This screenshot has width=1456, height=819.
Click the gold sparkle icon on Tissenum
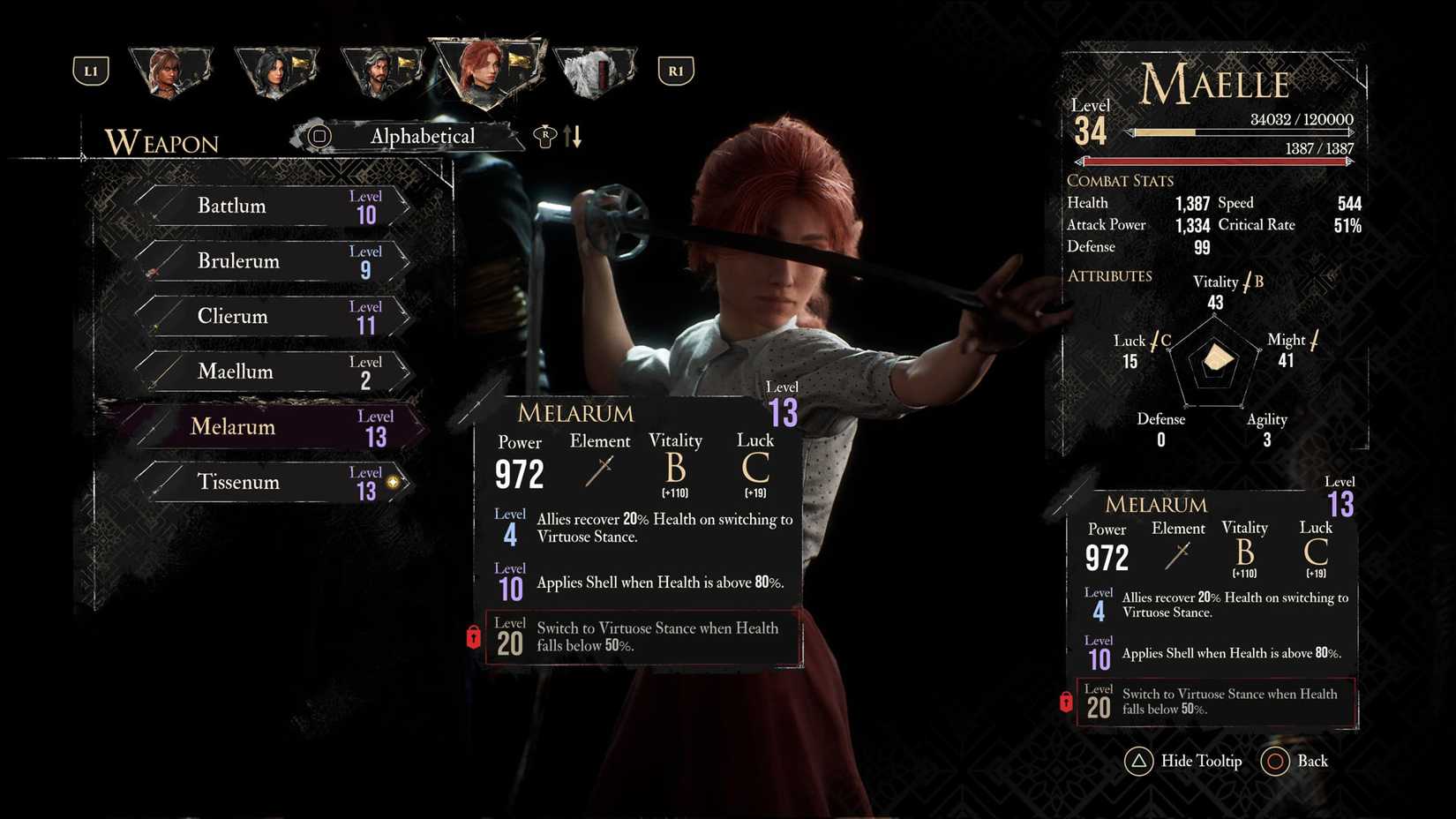394,482
